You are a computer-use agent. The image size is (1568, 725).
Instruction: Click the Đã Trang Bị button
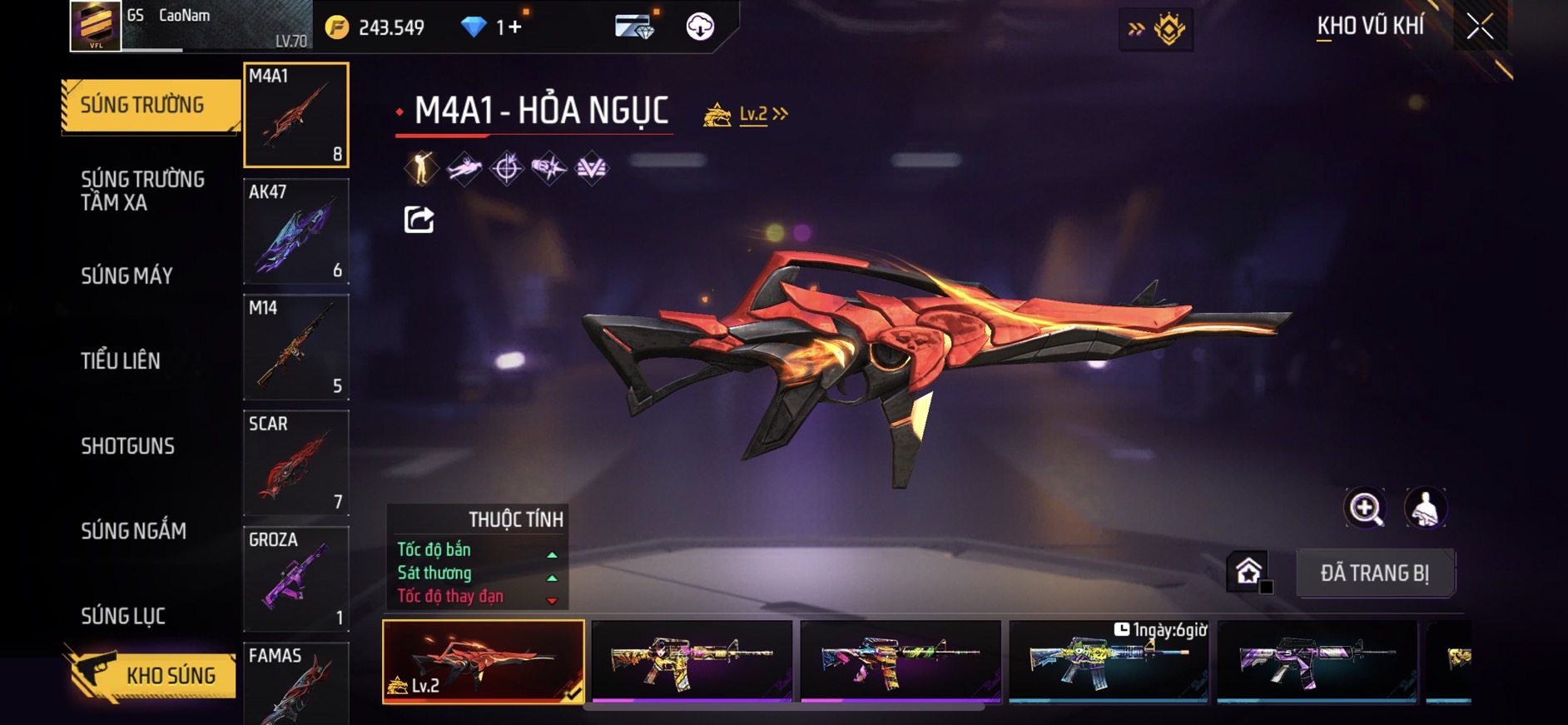(1374, 573)
